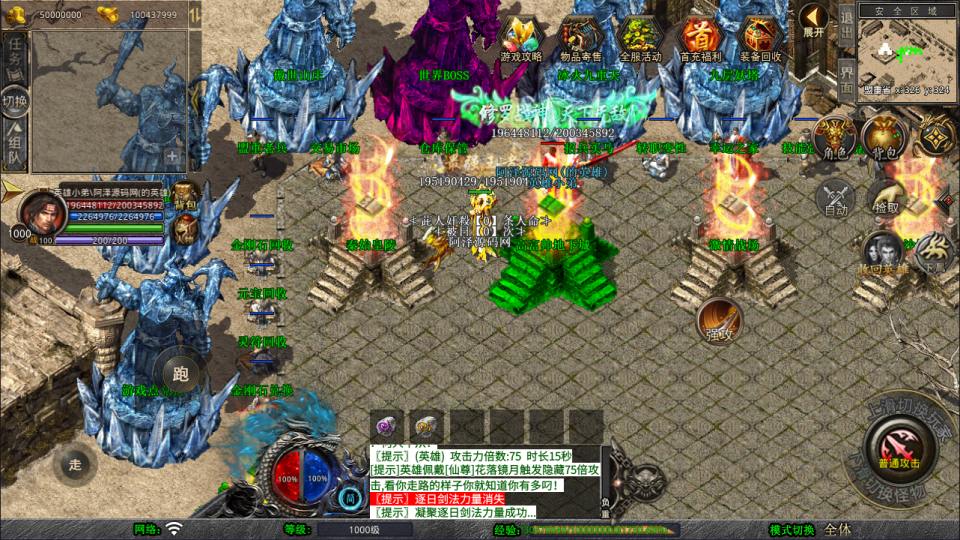The width and height of the screenshot is (960, 540).
Task: Toggle 自动 auto-combat crossed swords button
Action: tap(835, 197)
